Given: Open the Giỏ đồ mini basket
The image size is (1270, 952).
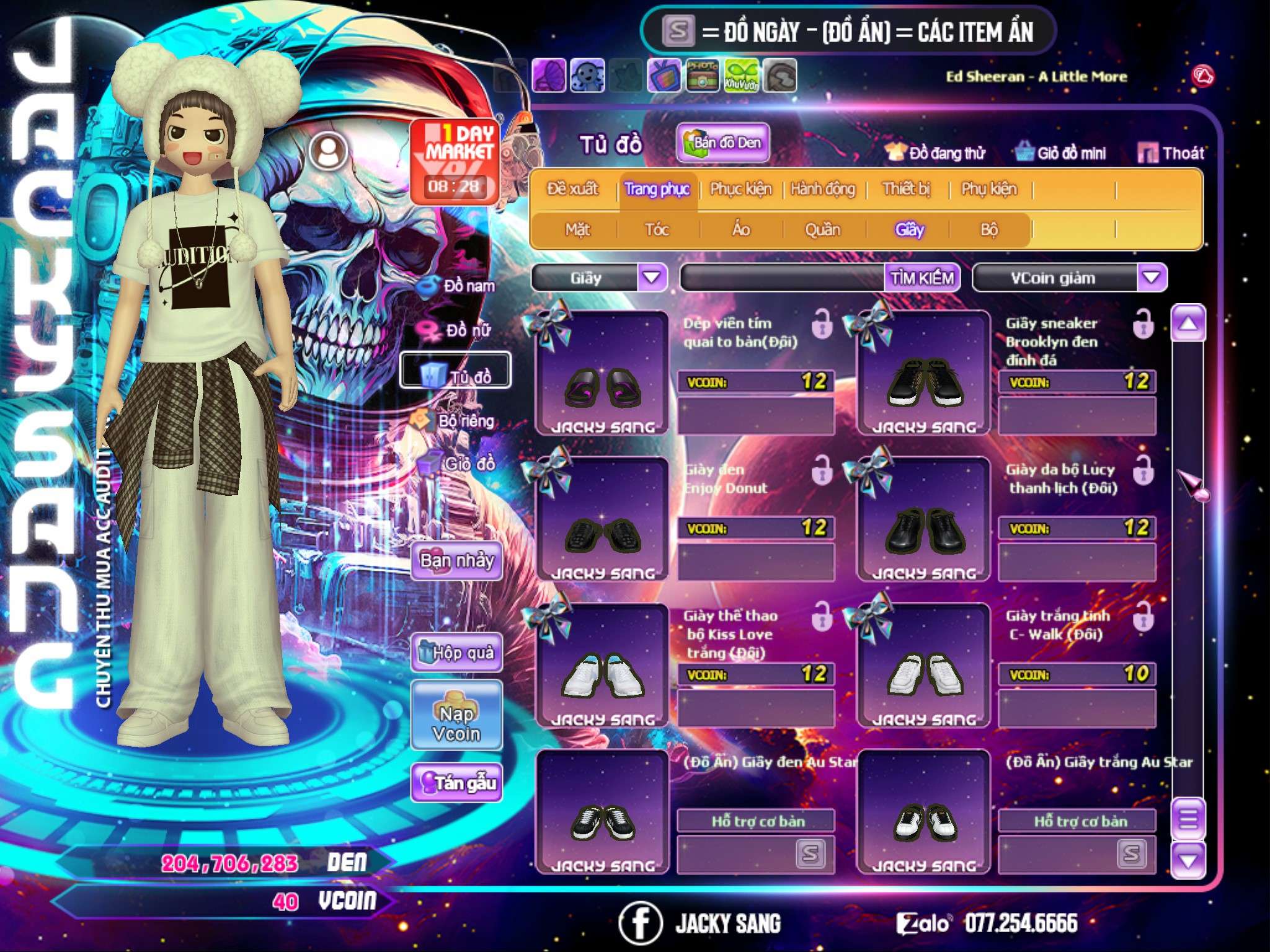Looking at the screenshot, I should tap(1061, 152).
